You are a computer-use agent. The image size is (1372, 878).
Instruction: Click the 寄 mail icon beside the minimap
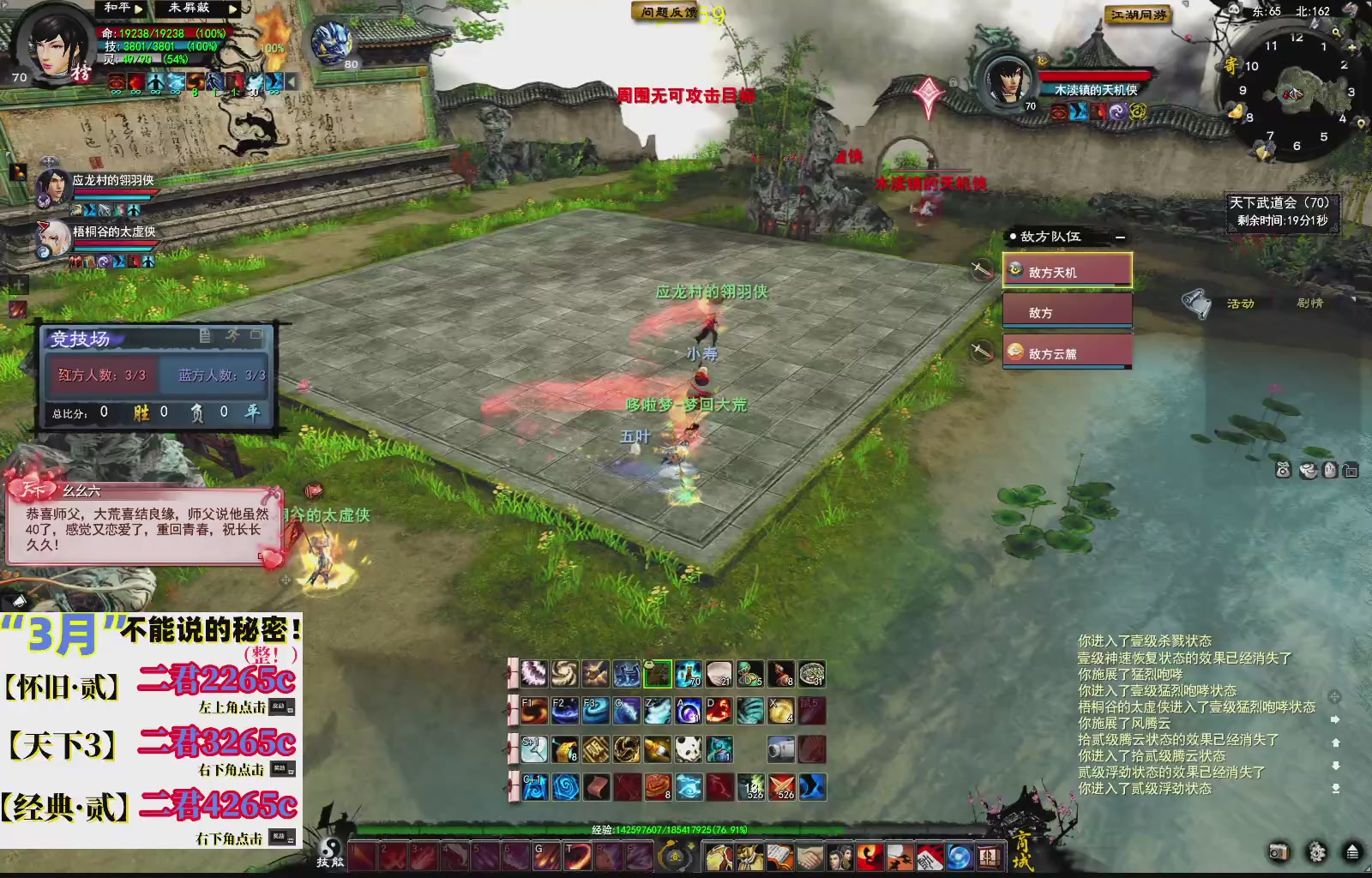(x=1232, y=66)
